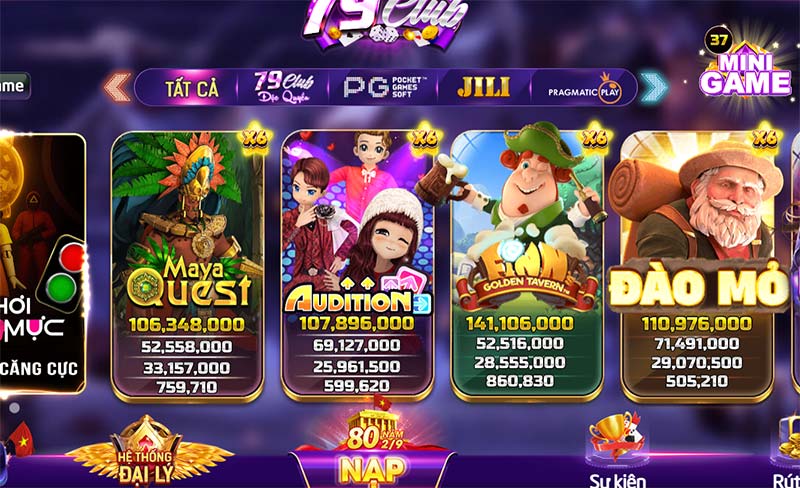The height and width of the screenshot is (488, 800).
Task: Switch to the TẤT CẢ tab
Action: tap(191, 88)
